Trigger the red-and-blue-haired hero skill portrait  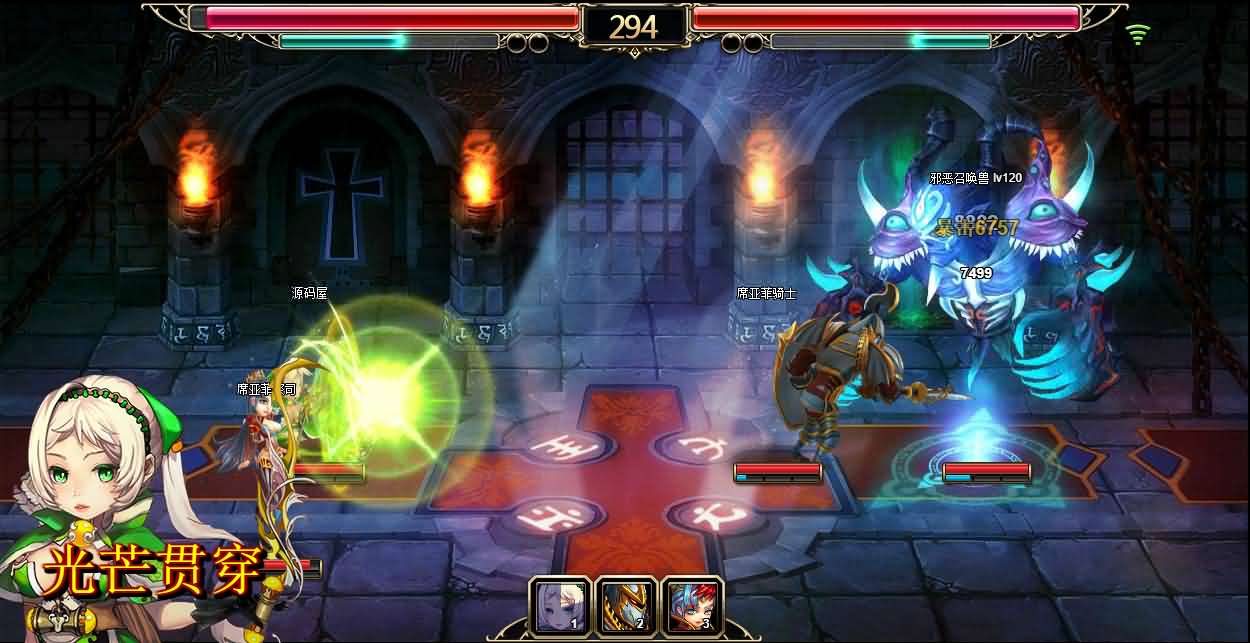click(691, 606)
